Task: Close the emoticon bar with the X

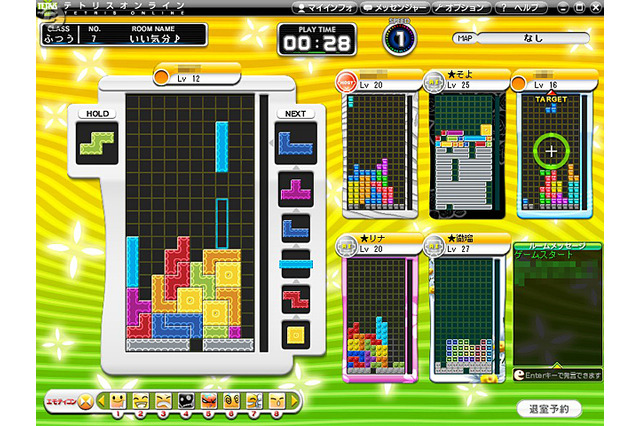Action: tap(85, 400)
